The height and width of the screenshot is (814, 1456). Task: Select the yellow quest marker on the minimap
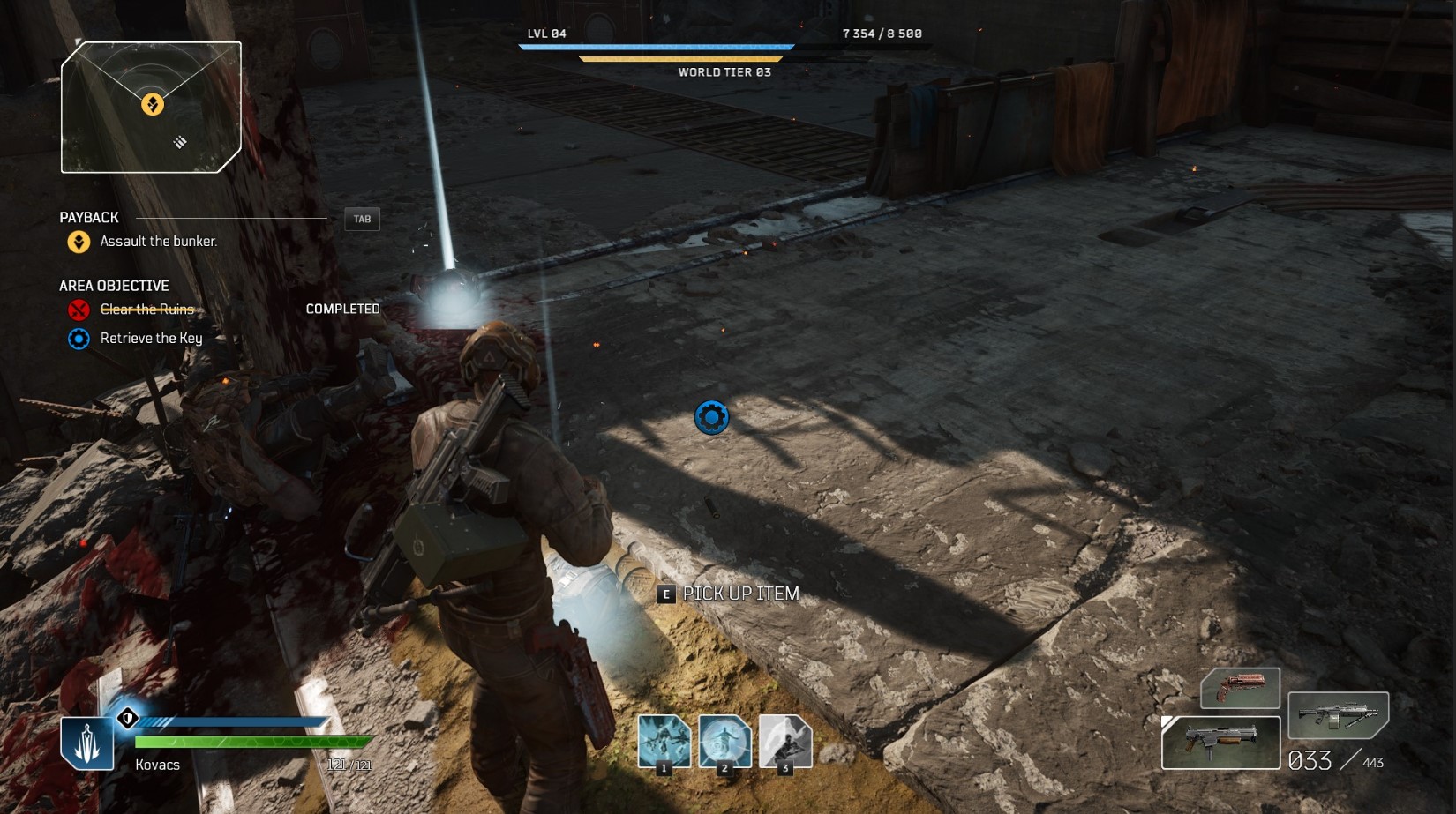[x=153, y=105]
